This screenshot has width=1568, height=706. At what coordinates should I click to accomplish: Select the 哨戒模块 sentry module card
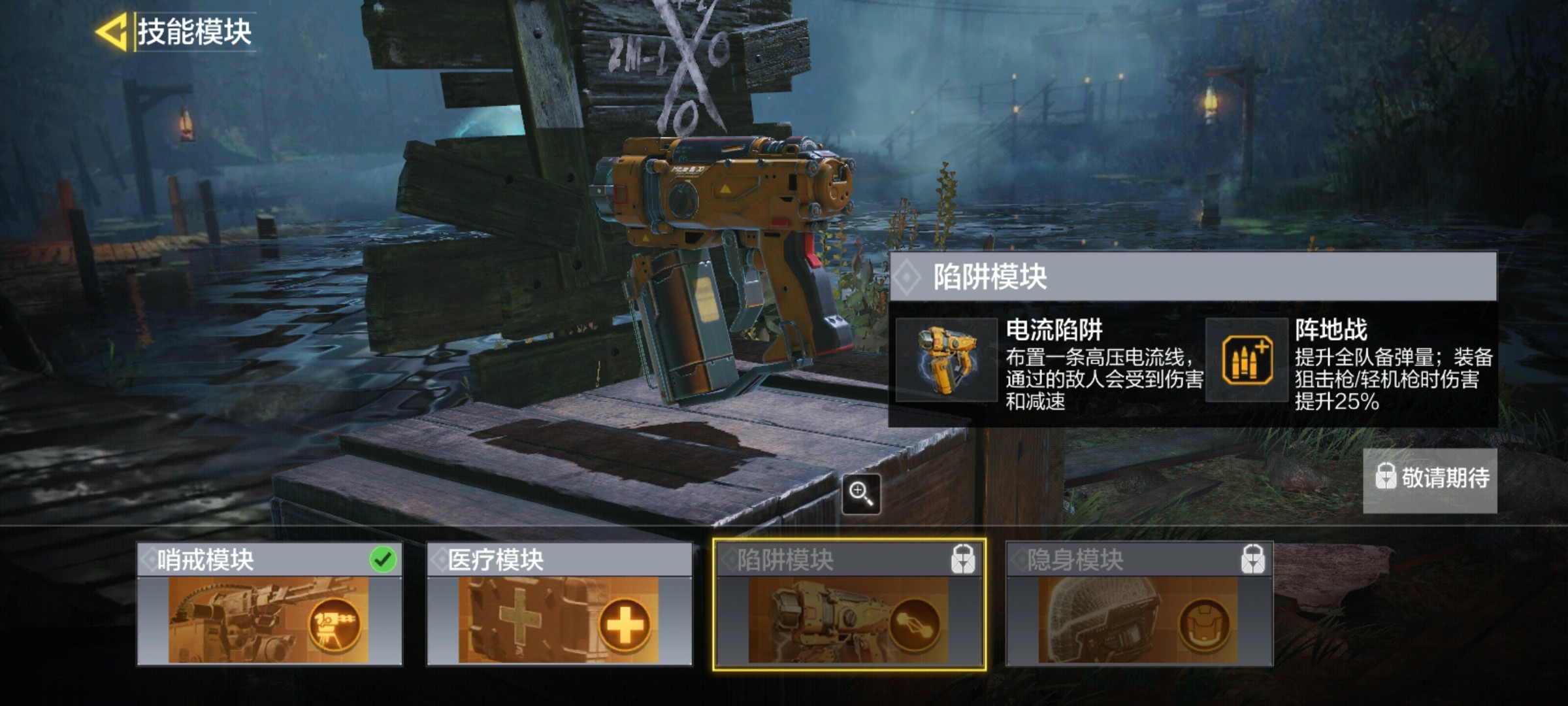tap(269, 604)
